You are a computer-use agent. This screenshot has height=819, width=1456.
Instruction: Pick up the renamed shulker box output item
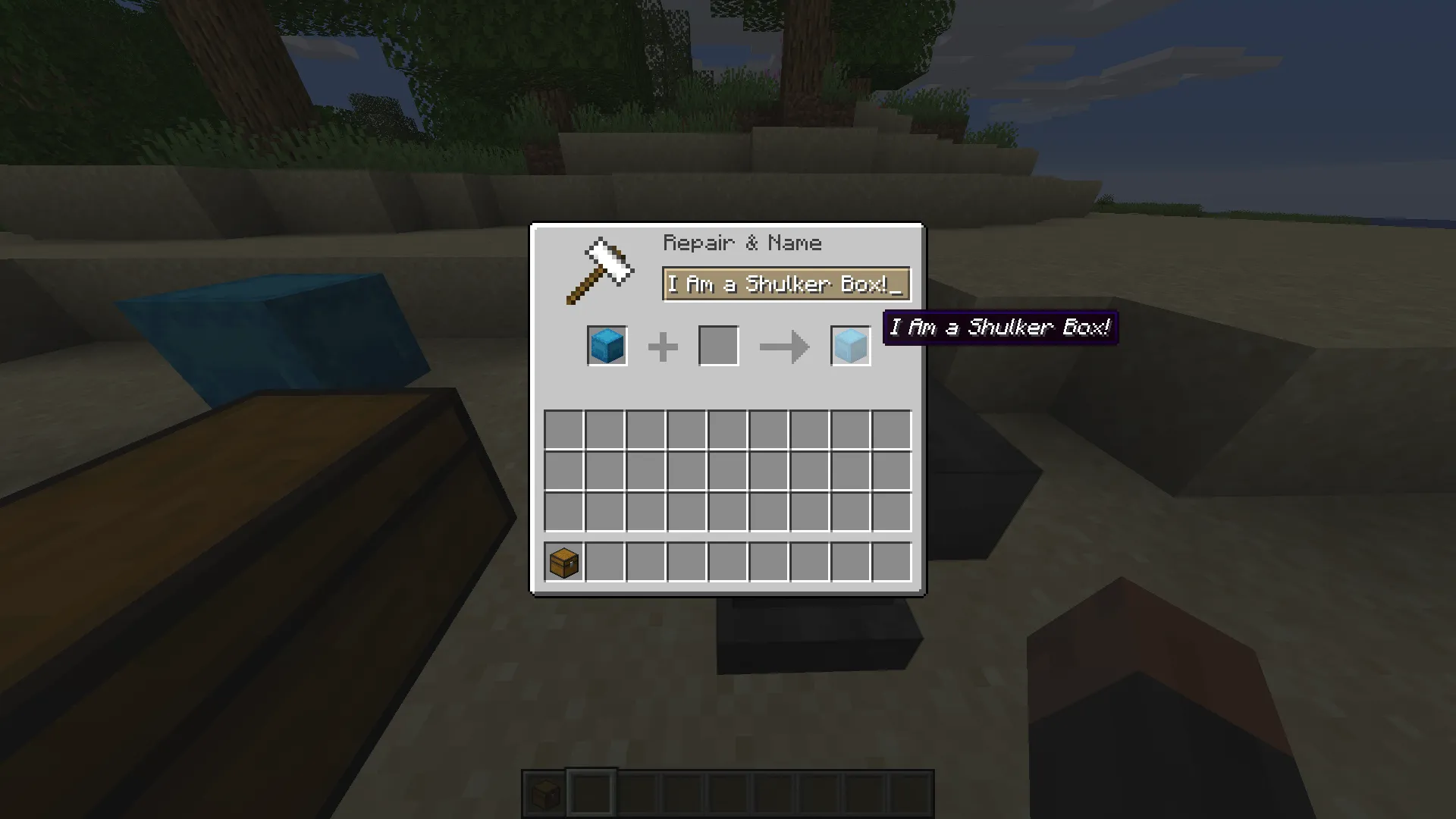[849, 345]
